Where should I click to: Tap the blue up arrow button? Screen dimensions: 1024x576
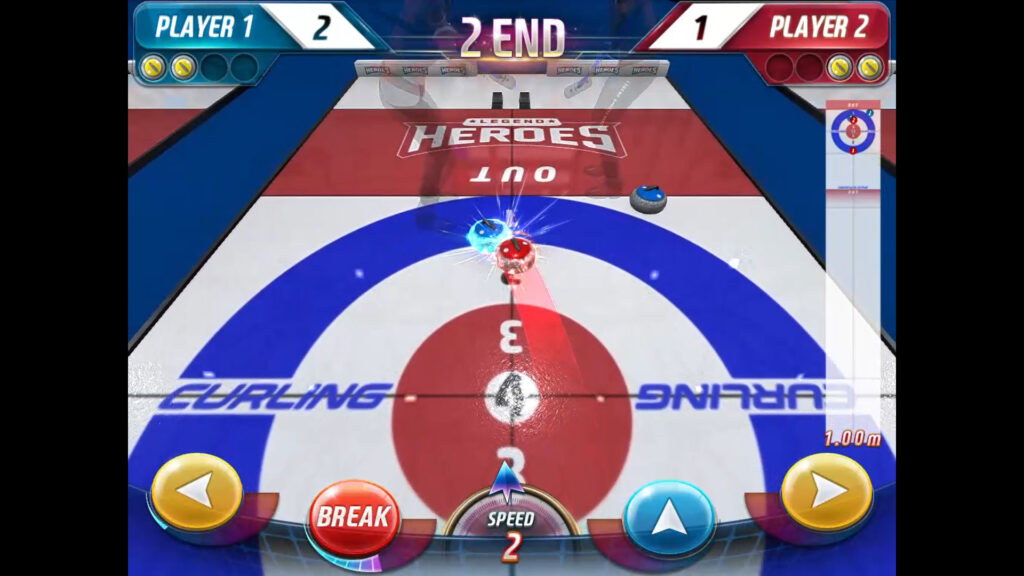668,518
